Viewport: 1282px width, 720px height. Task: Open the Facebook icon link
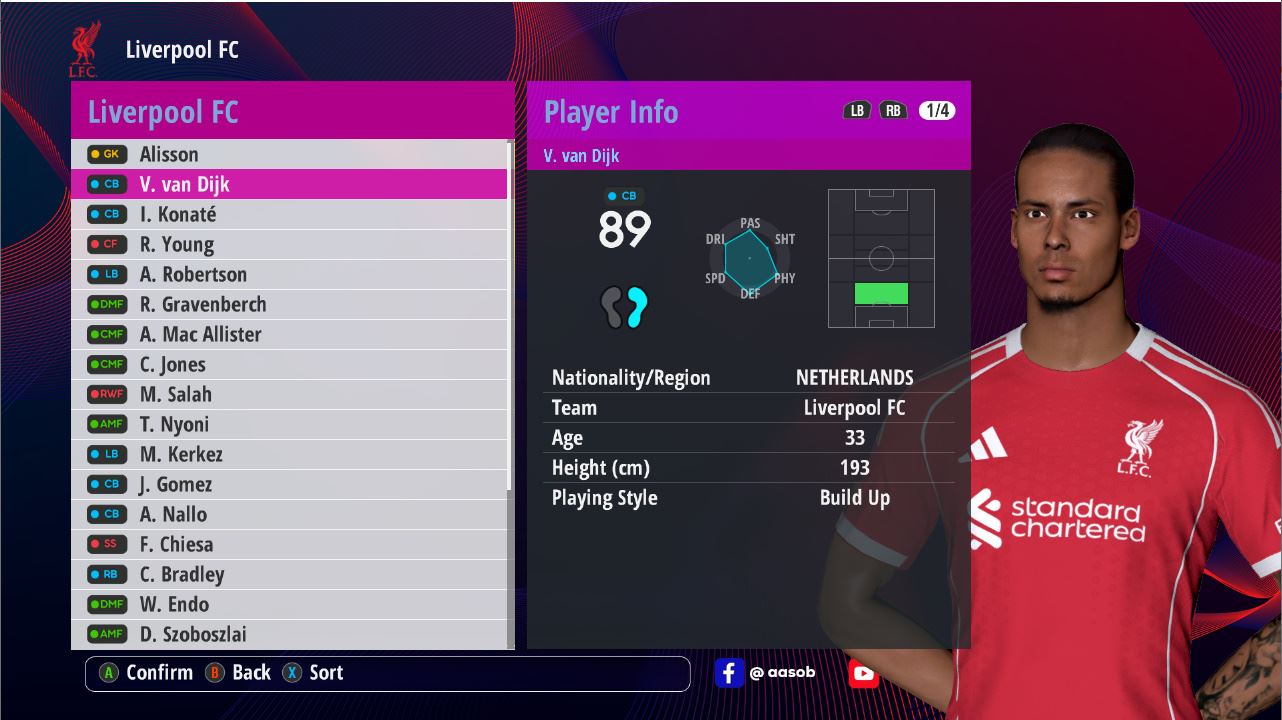729,673
